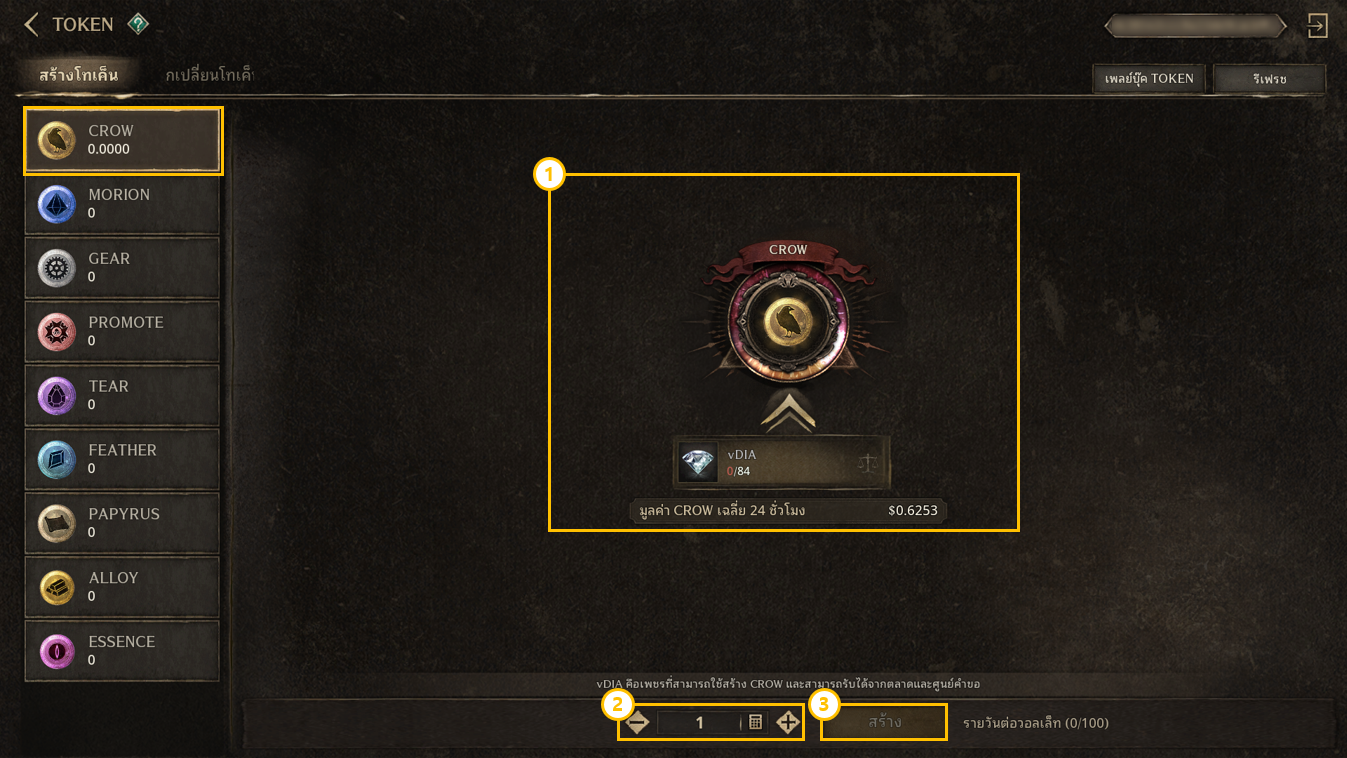The width and height of the screenshot is (1347, 758).
Task: Click the รีเฟรช refresh button
Action: pyautogui.click(x=1269, y=78)
